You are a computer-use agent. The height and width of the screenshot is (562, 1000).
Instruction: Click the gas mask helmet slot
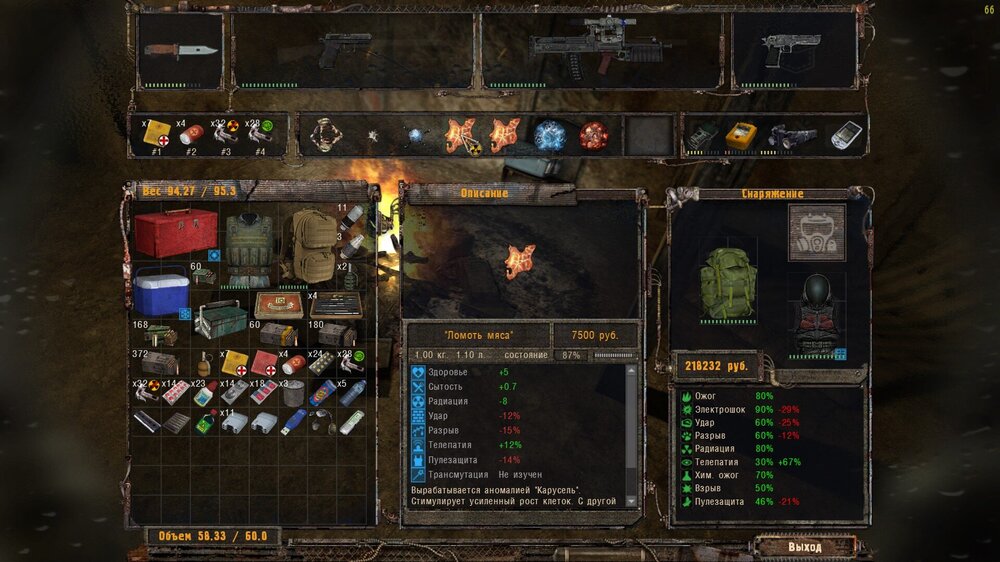[x=816, y=232]
